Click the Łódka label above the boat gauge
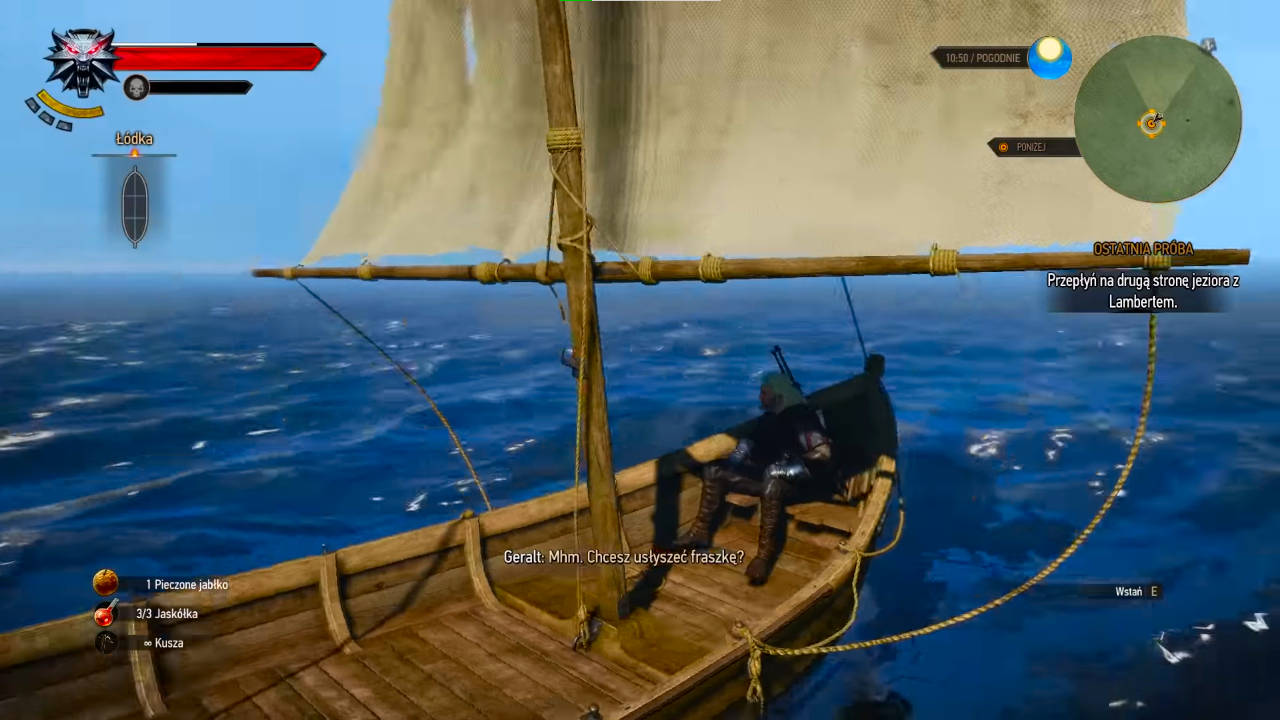1280x720 pixels. point(134,139)
